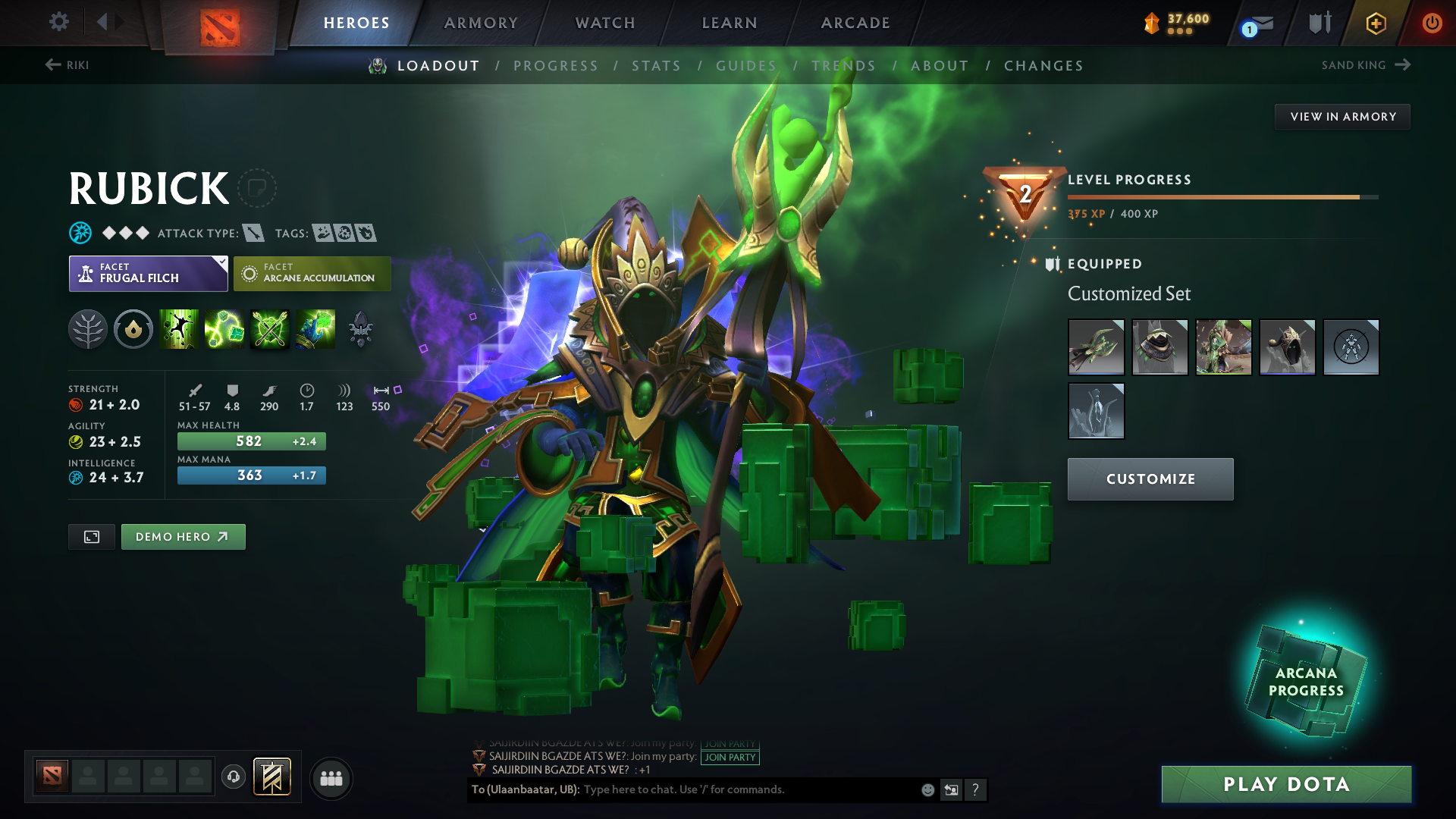
Task: Open Rubick's talent tree icon
Action: 88,329
